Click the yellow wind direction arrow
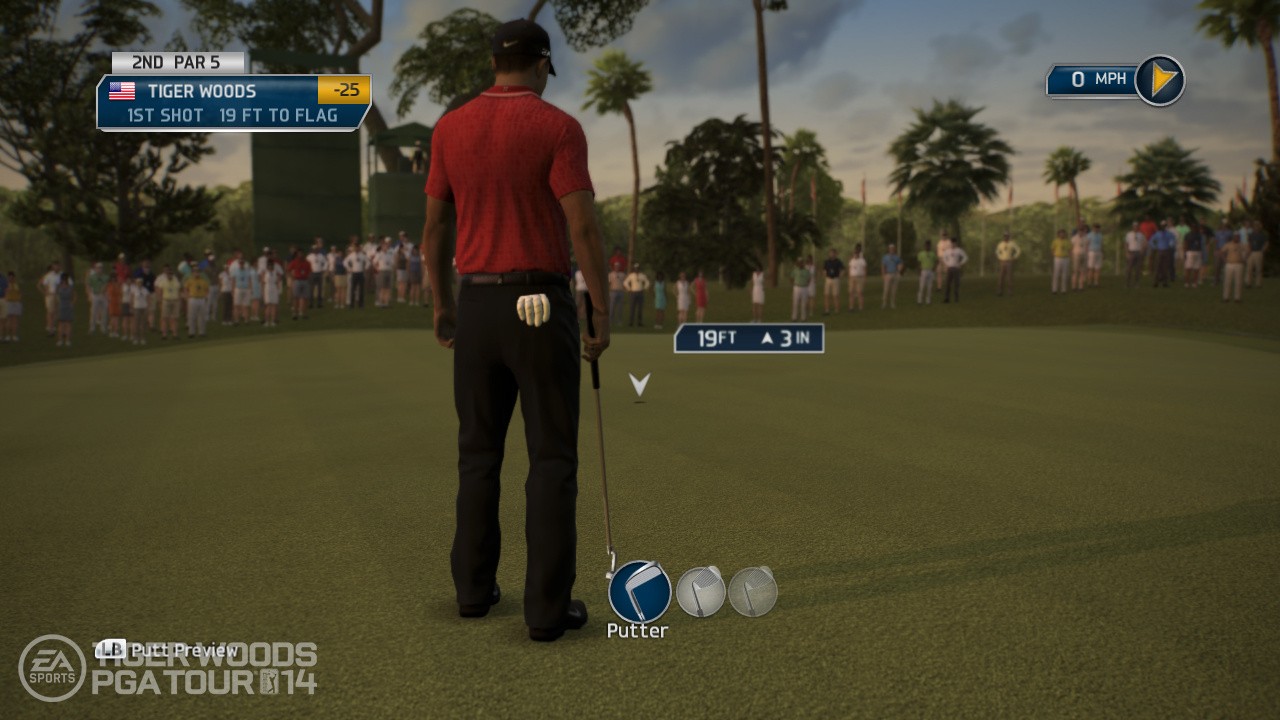Image resolution: width=1280 pixels, height=720 pixels. pos(1160,80)
